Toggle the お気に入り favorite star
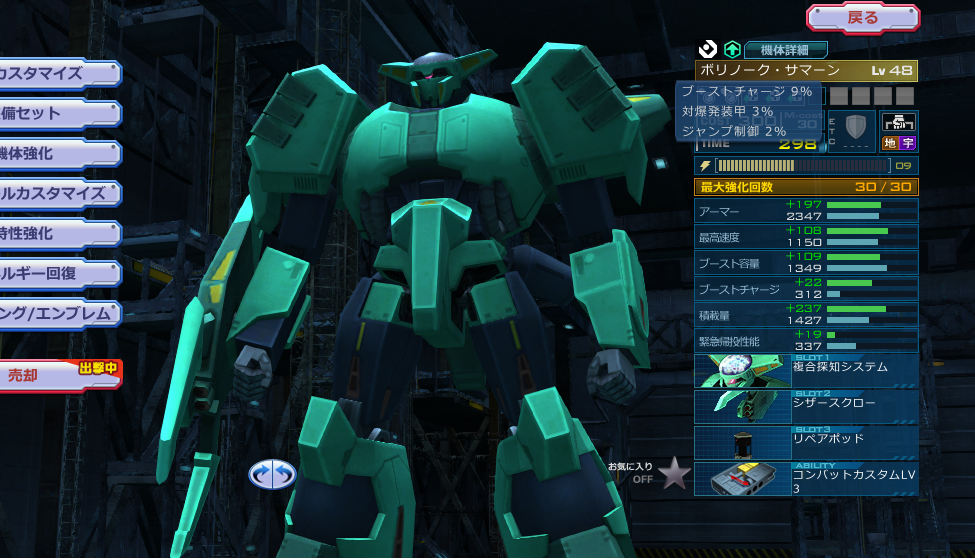975x560 pixels. (675, 473)
